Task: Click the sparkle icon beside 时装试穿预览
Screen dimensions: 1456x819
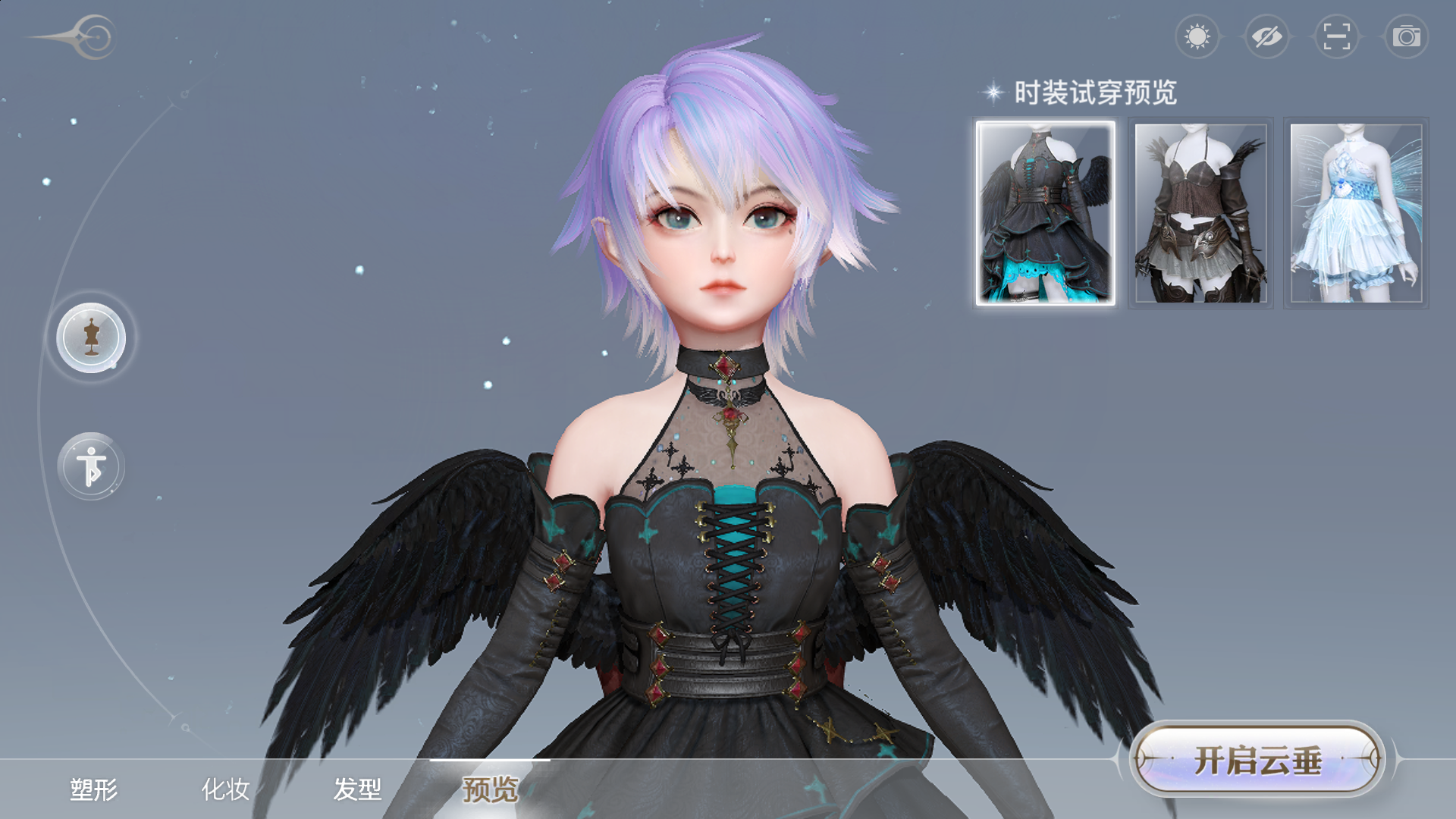Action: click(x=991, y=91)
